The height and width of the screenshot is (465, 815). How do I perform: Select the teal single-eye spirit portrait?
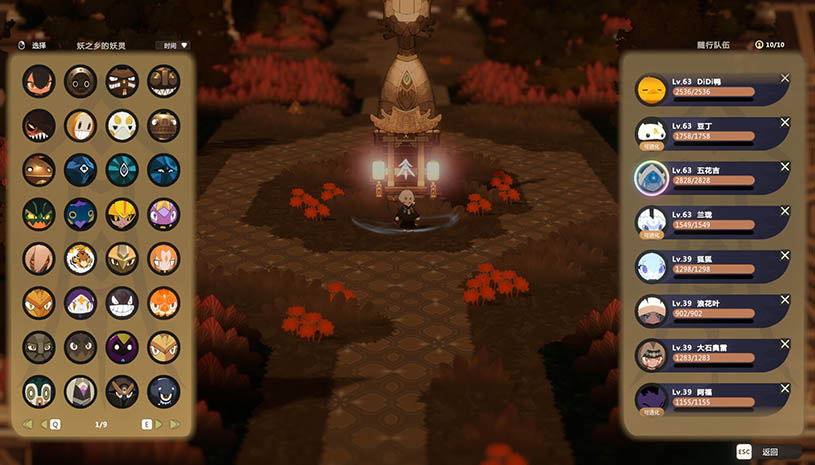(x=122, y=169)
